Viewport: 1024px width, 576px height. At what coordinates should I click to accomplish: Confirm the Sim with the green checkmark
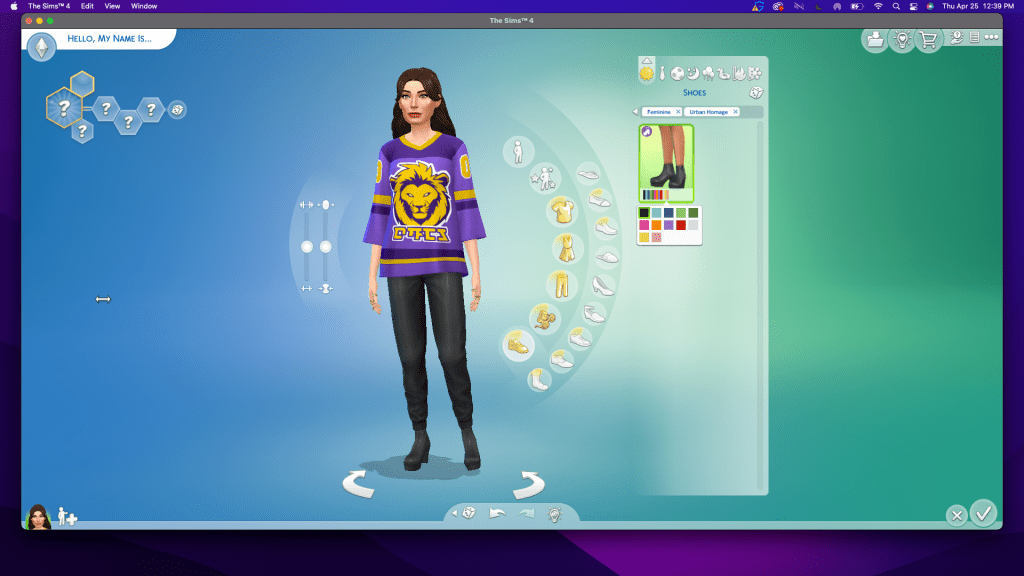(x=983, y=513)
